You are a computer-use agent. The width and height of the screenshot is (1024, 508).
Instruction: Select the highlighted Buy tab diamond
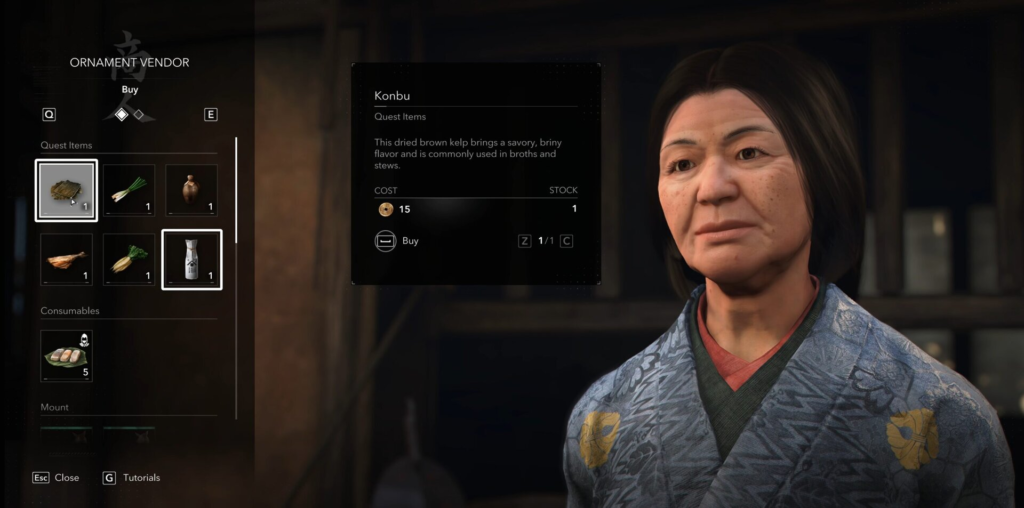[x=121, y=115]
